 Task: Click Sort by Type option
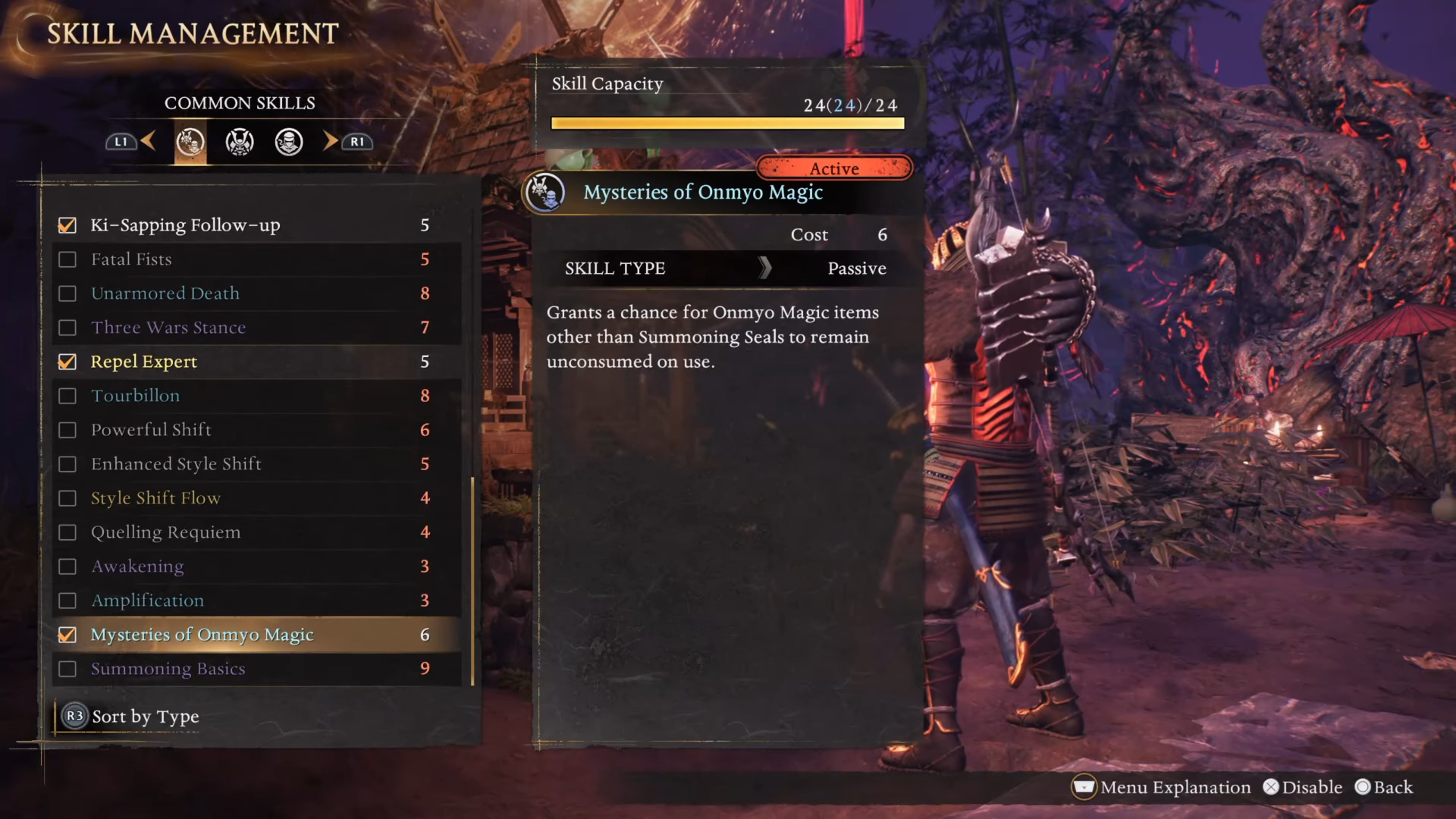coord(145,717)
